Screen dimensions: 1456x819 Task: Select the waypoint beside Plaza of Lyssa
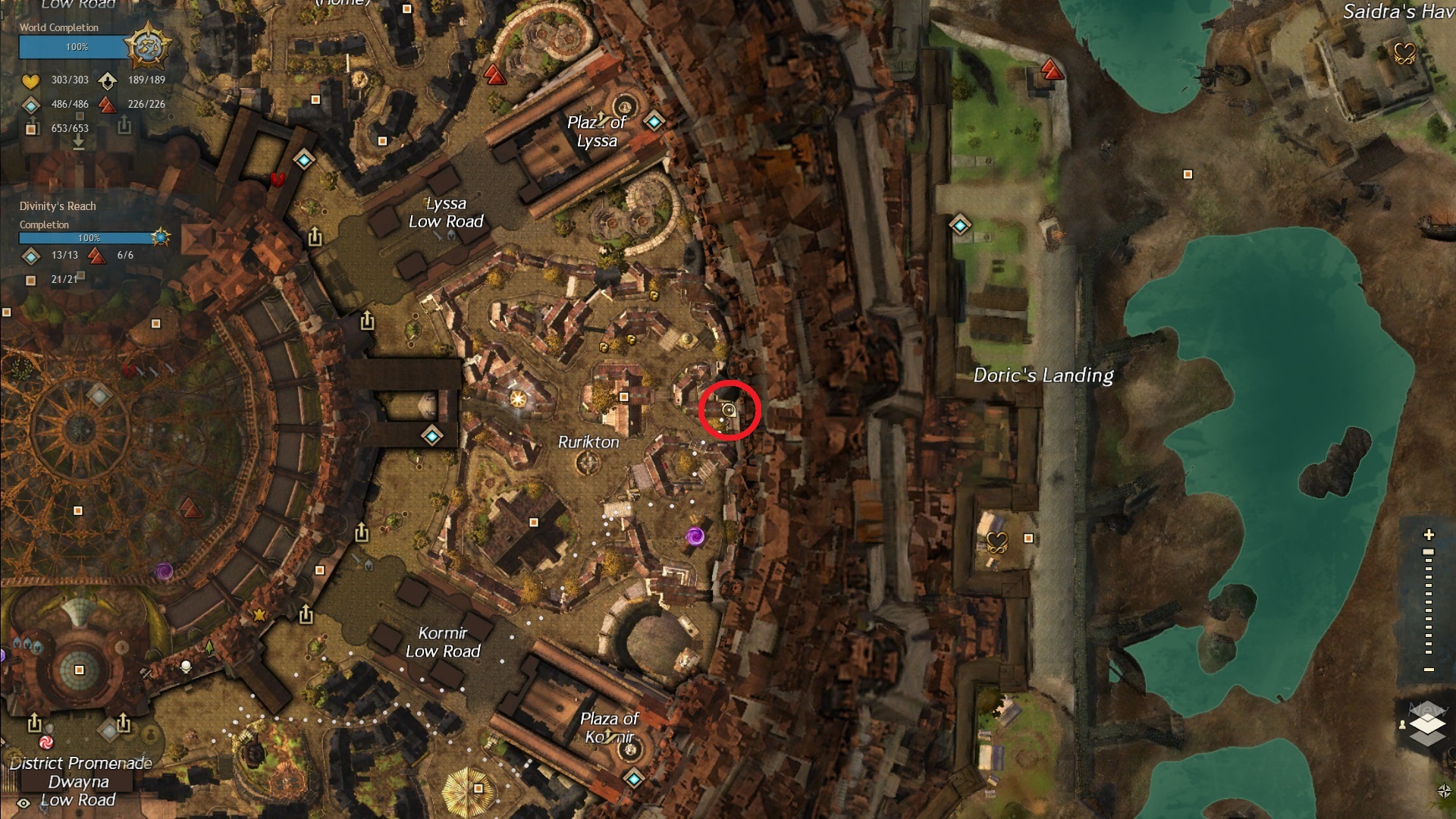point(654,121)
